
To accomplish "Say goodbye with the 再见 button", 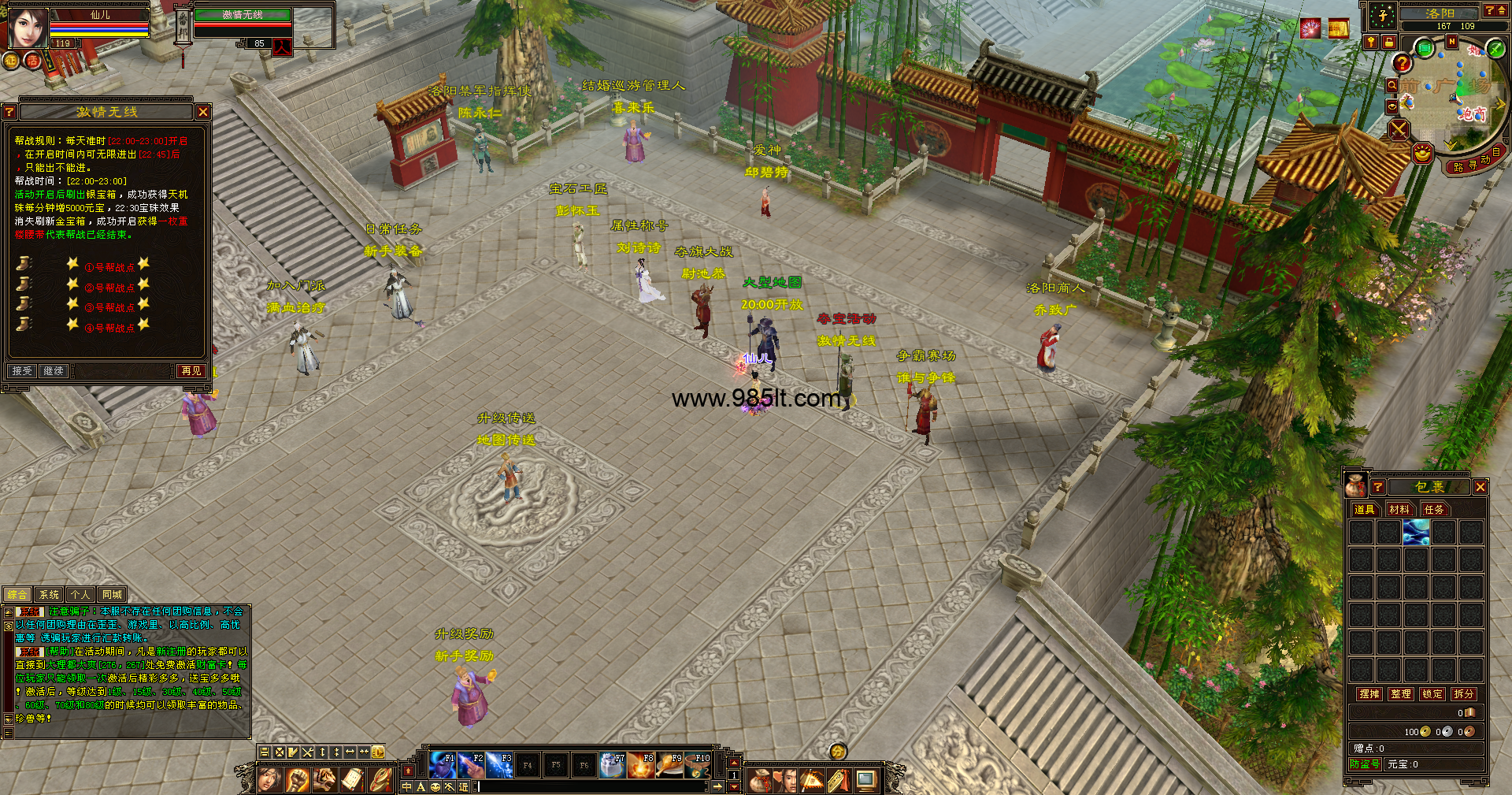I will pos(191,370).
